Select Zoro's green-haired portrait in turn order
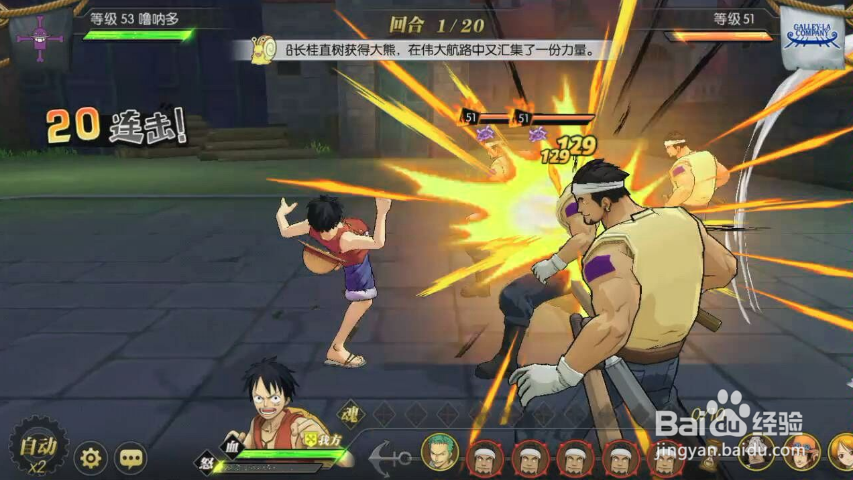 [x=439, y=453]
